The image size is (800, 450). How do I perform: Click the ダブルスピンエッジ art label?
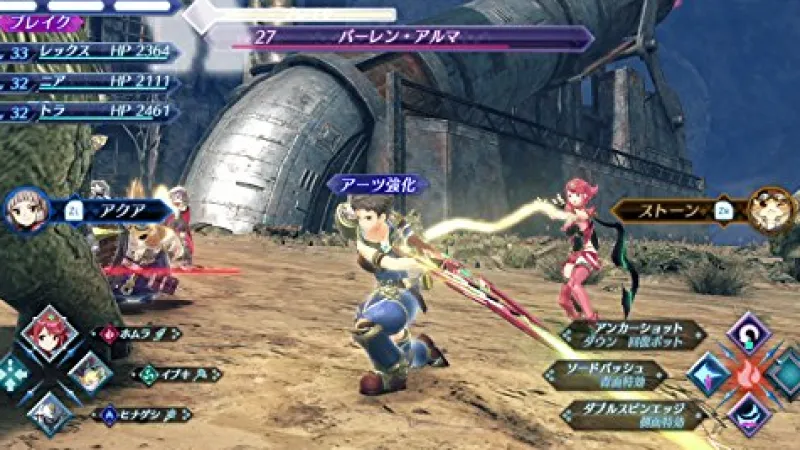(x=632, y=413)
